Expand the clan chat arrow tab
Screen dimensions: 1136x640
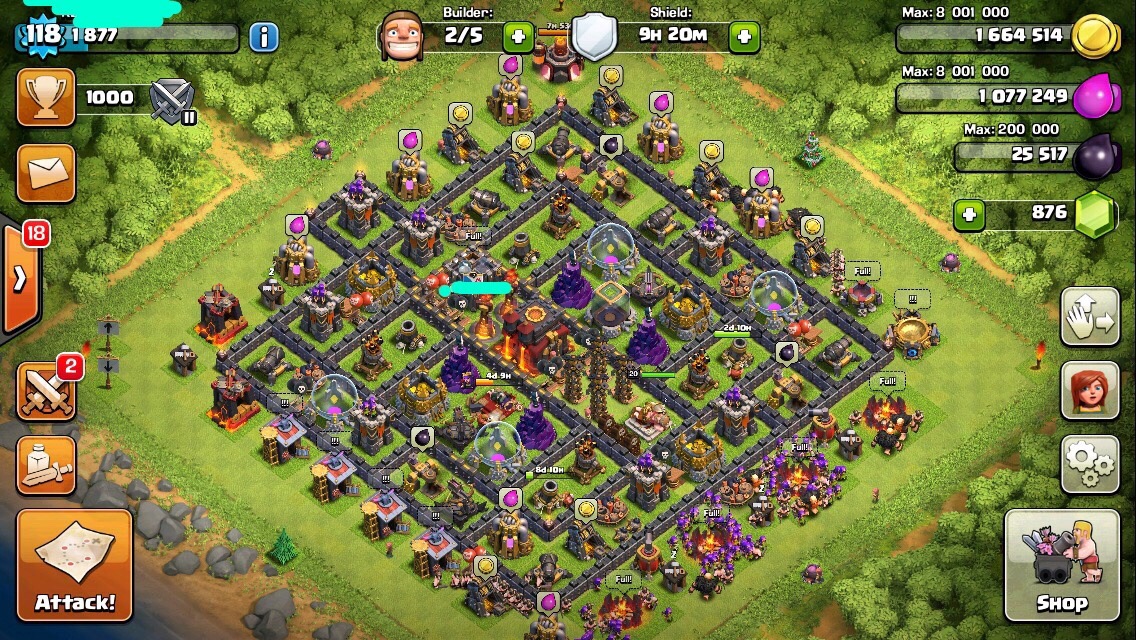click(x=20, y=279)
